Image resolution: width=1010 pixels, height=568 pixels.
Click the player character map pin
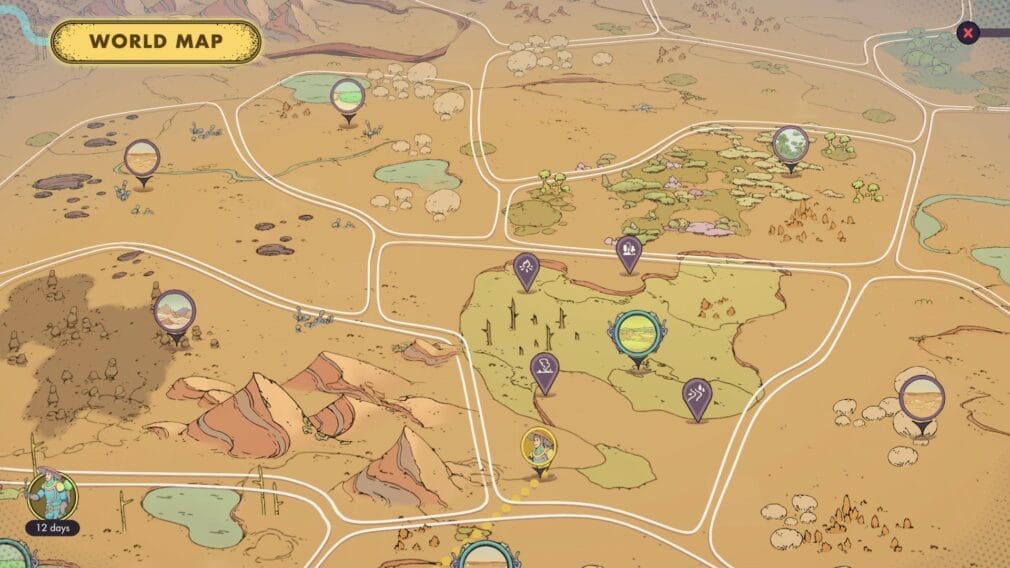[539, 446]
